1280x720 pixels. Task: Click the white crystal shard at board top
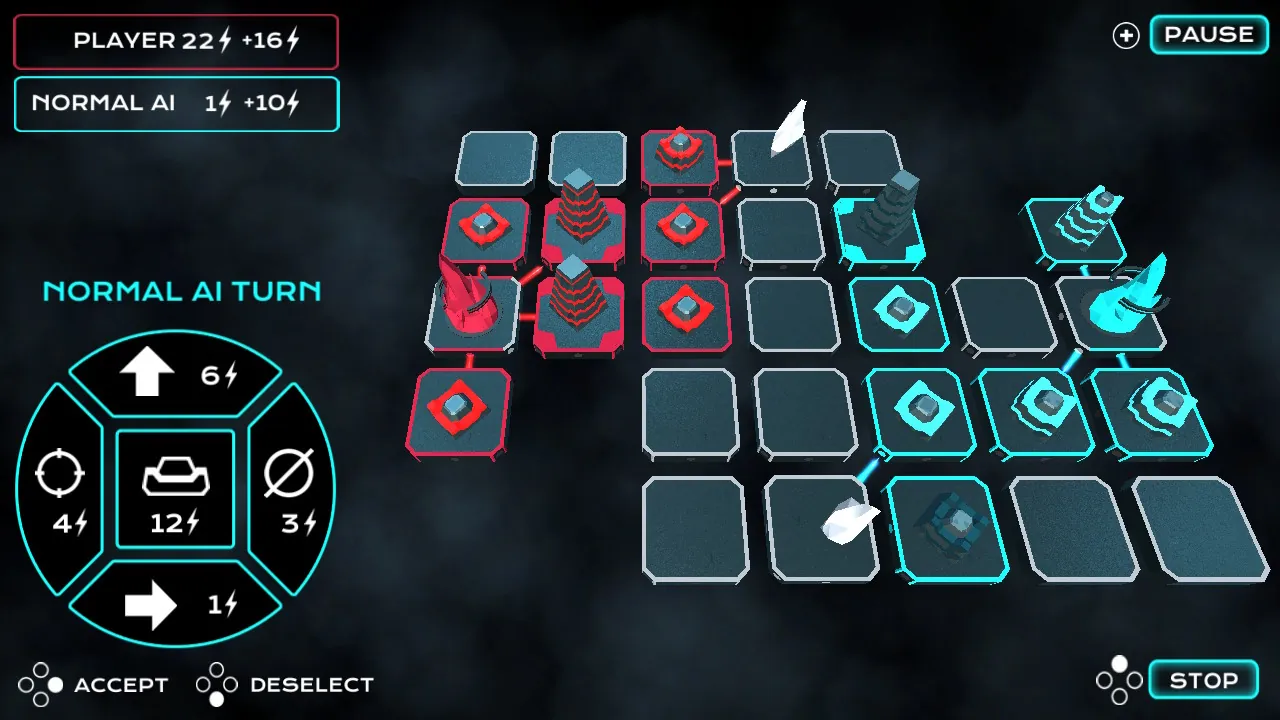click(x=790, y=125)
